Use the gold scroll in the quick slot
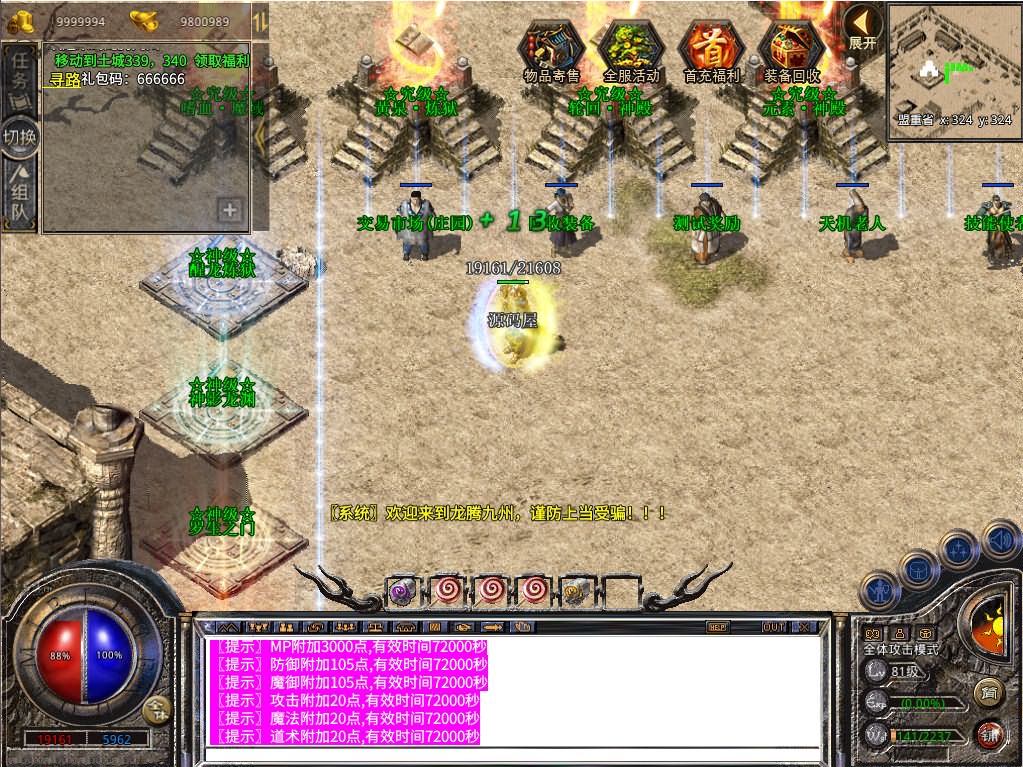 (x=576, y=590)
